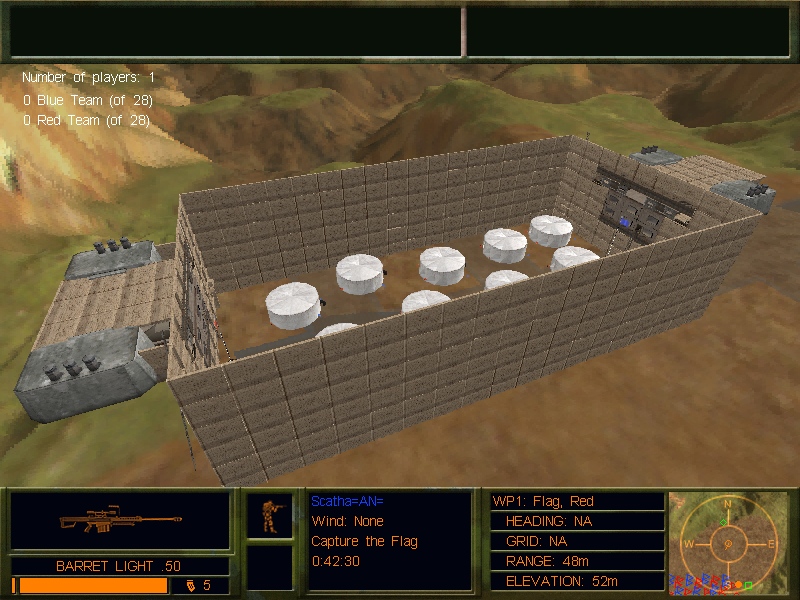Open the compass minimap
The height and width of the screenshot is (600, 800).
pyautogui.click(x=728, y=542)
